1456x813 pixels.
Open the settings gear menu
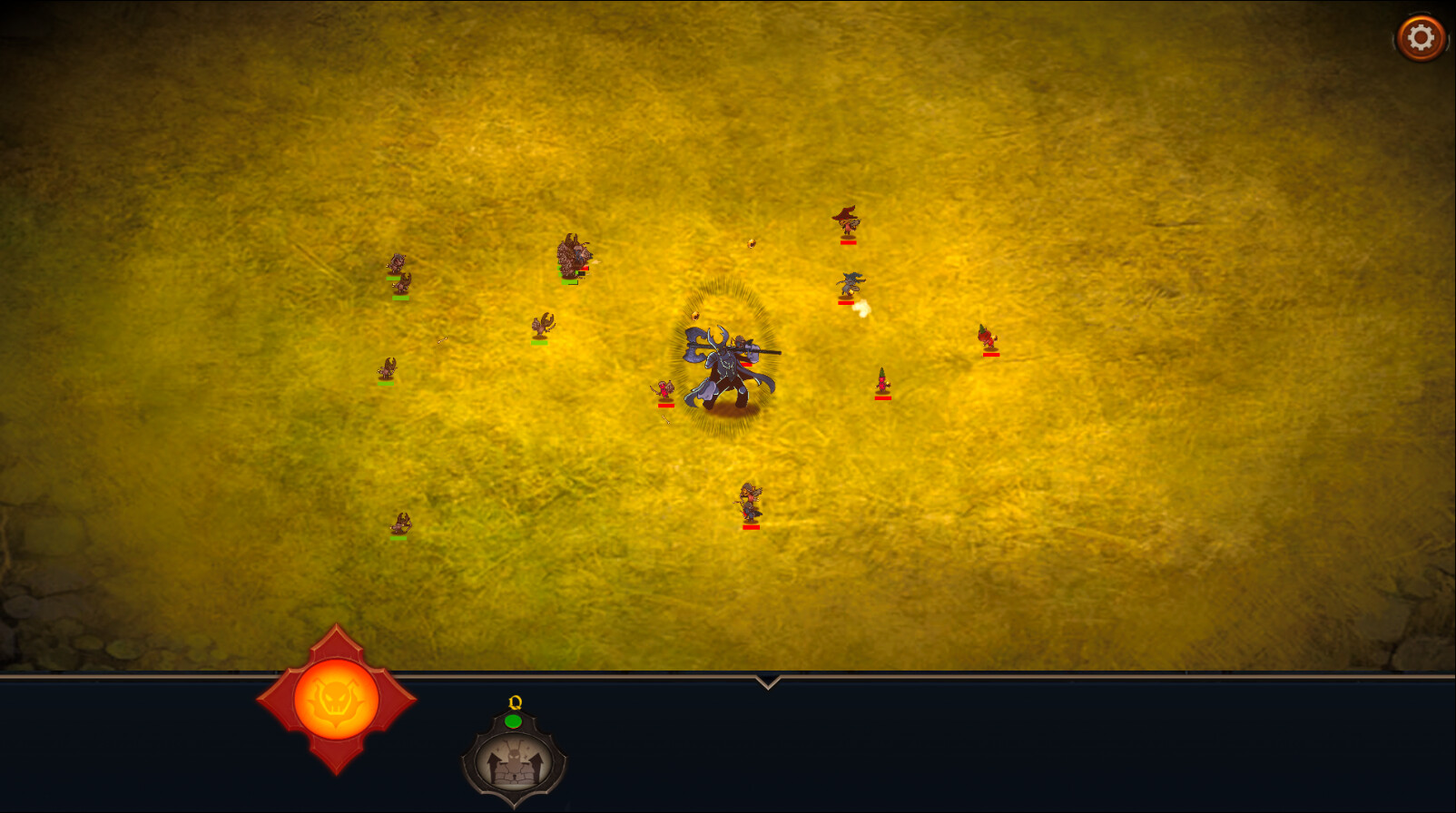click(x=1421, y=36)
